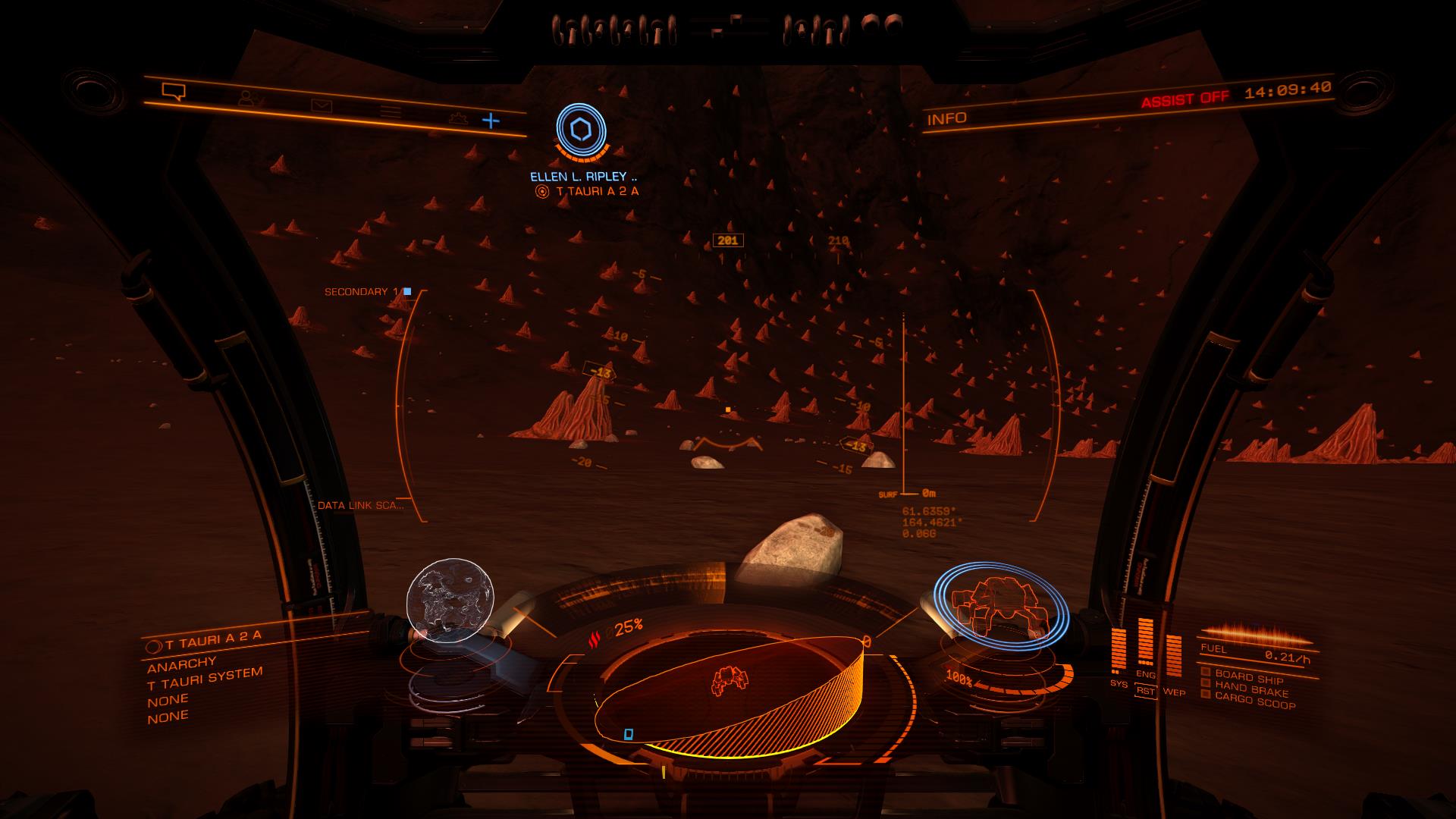Click the blue plus icon
This screenshot has width=1456, height=819.
tap(491, 120)
